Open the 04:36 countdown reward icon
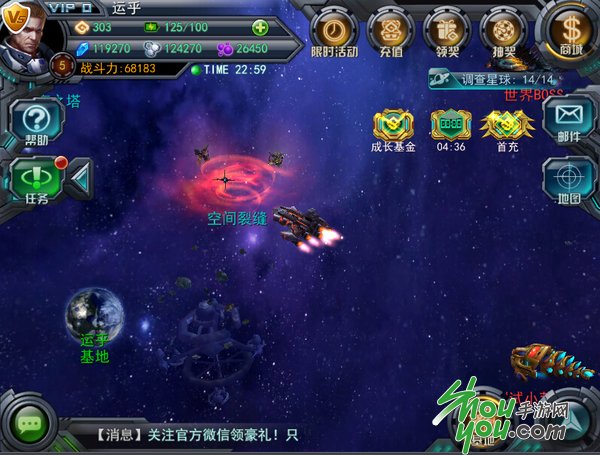Image resolution: width=600 pixels, height=455 pixels. [450, 126]
